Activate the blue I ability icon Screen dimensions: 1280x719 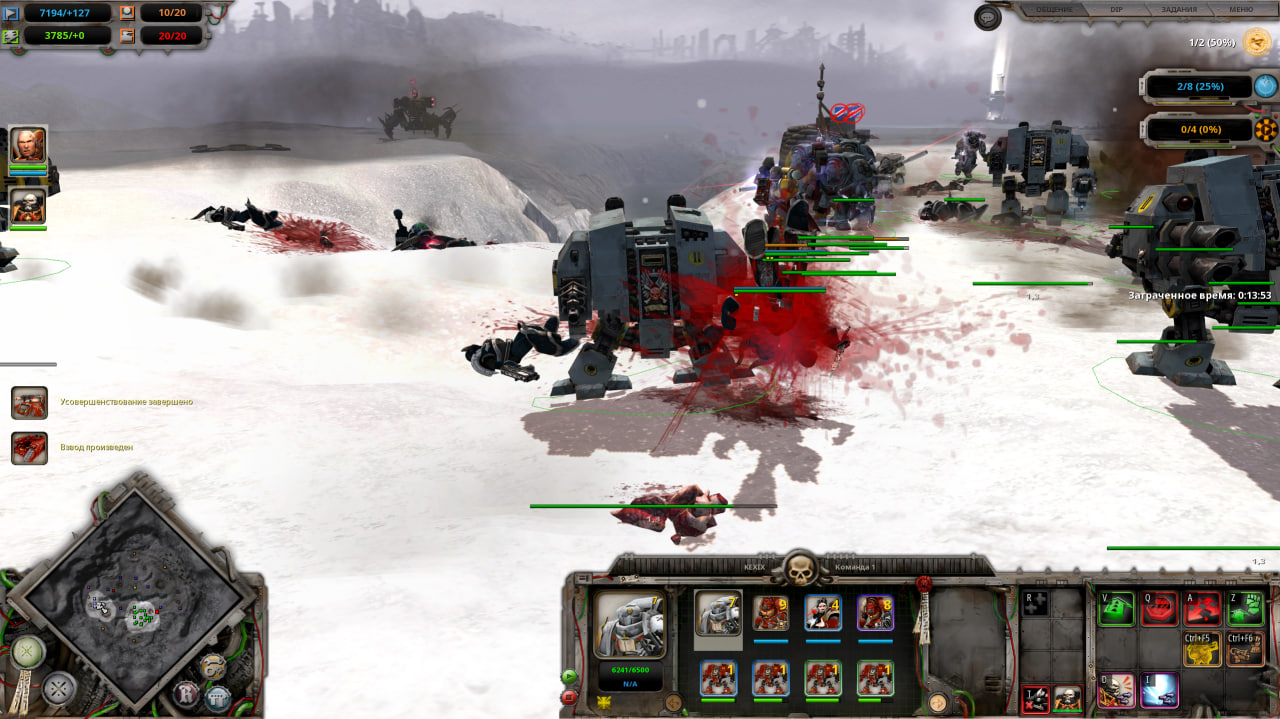tap(1159, 690)
